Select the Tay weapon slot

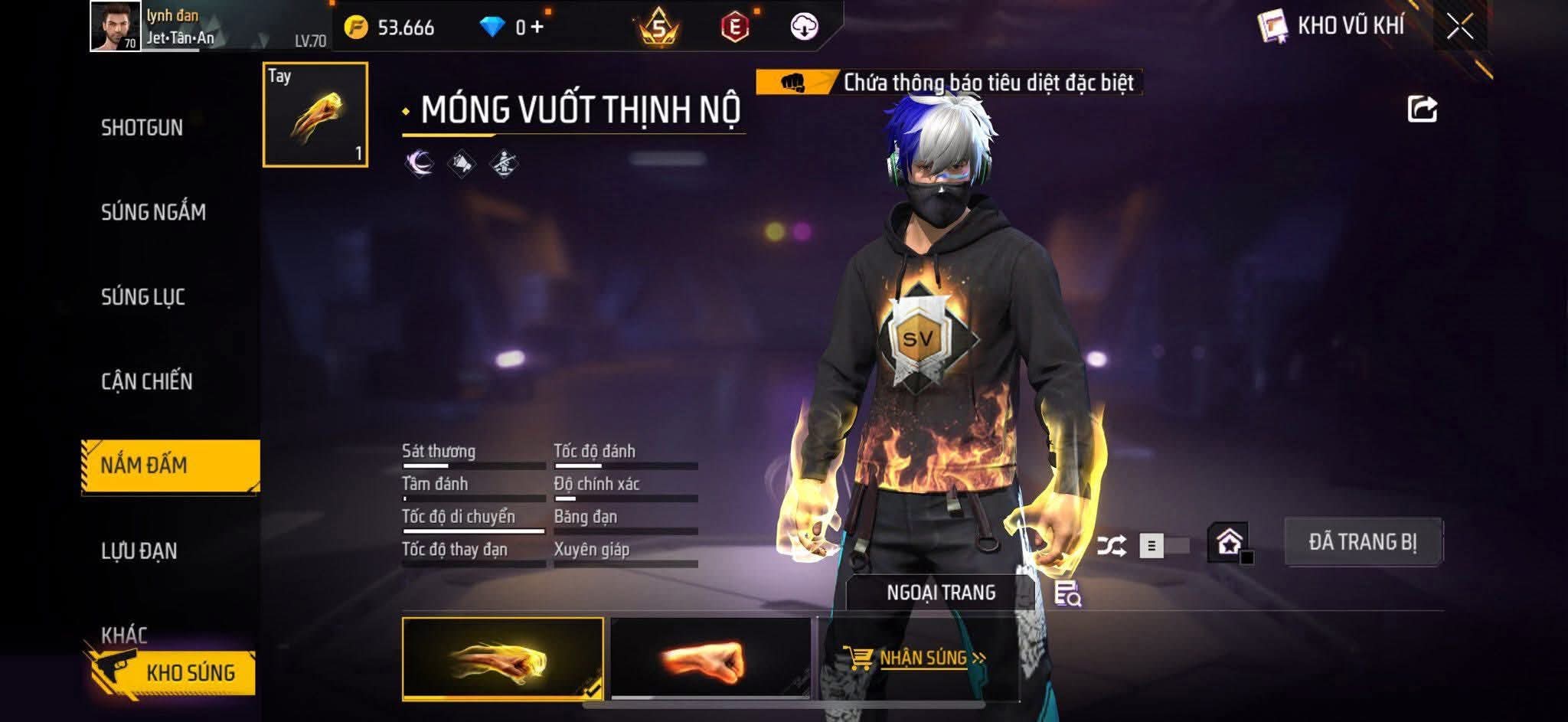[x=315, y=115]
